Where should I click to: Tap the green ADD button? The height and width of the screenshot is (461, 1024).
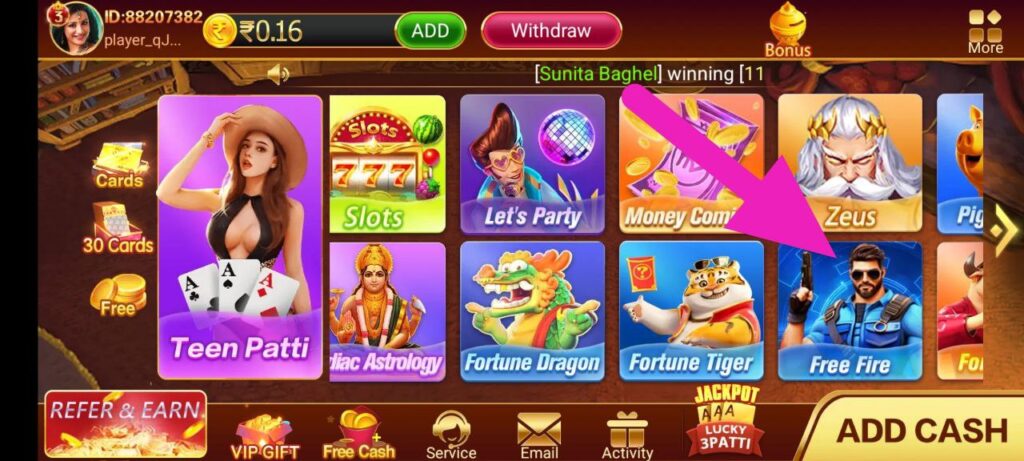point(430,31)
